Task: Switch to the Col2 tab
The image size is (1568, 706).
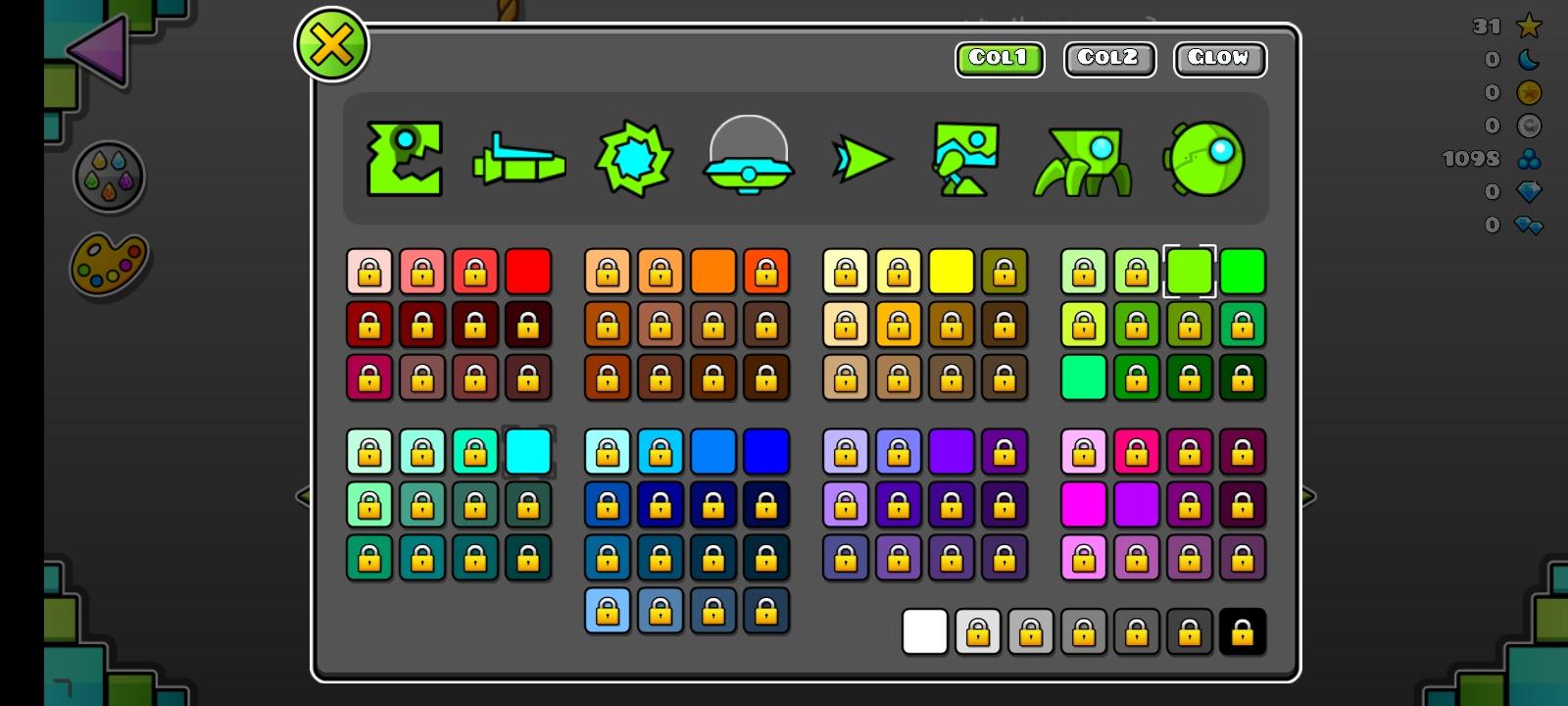Action: [1108, 59]
